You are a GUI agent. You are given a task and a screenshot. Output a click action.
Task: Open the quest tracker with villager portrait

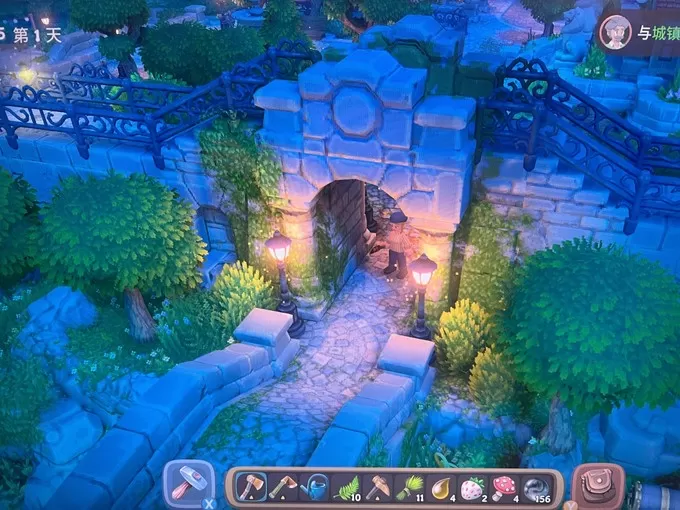(615, 32)
